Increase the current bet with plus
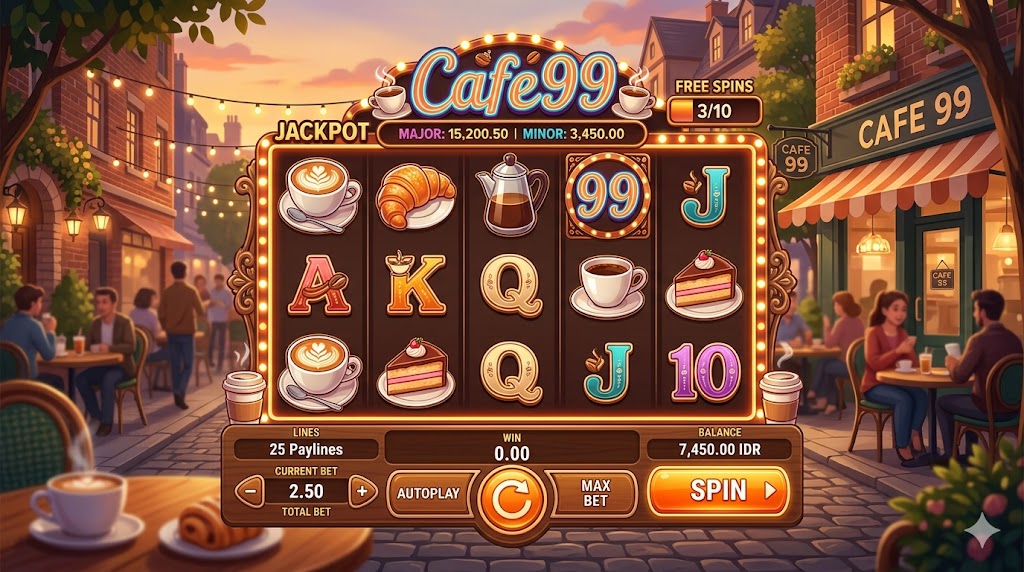The width and height of the screenshot is (1024, 572). click(363, 491)
